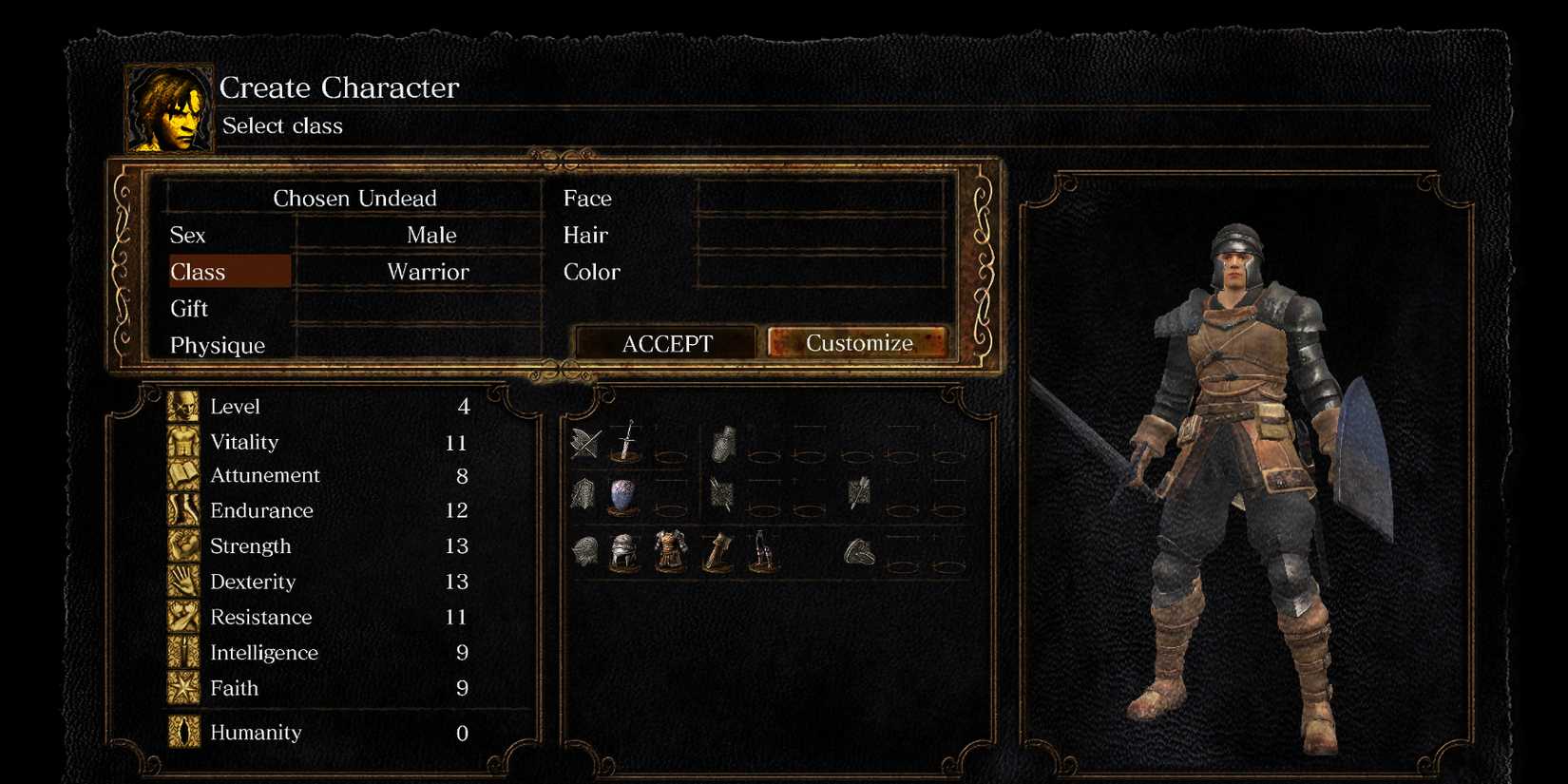Select the highlighted Class row
Screen dimensions: 1568x784
tap(228, 271)
